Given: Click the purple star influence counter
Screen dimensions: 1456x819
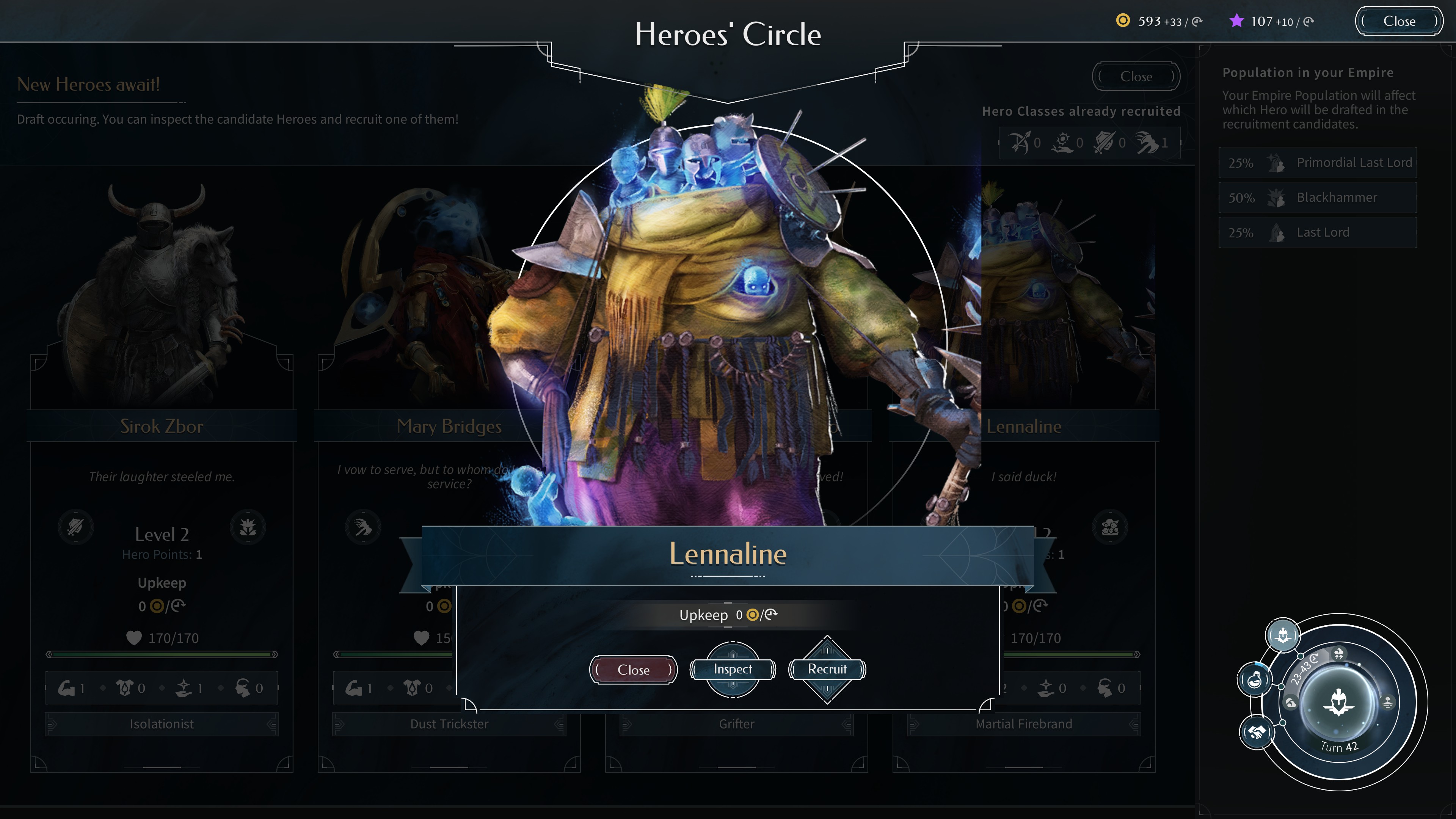Looking at the screenshot, I should [x=1272, y=22].
